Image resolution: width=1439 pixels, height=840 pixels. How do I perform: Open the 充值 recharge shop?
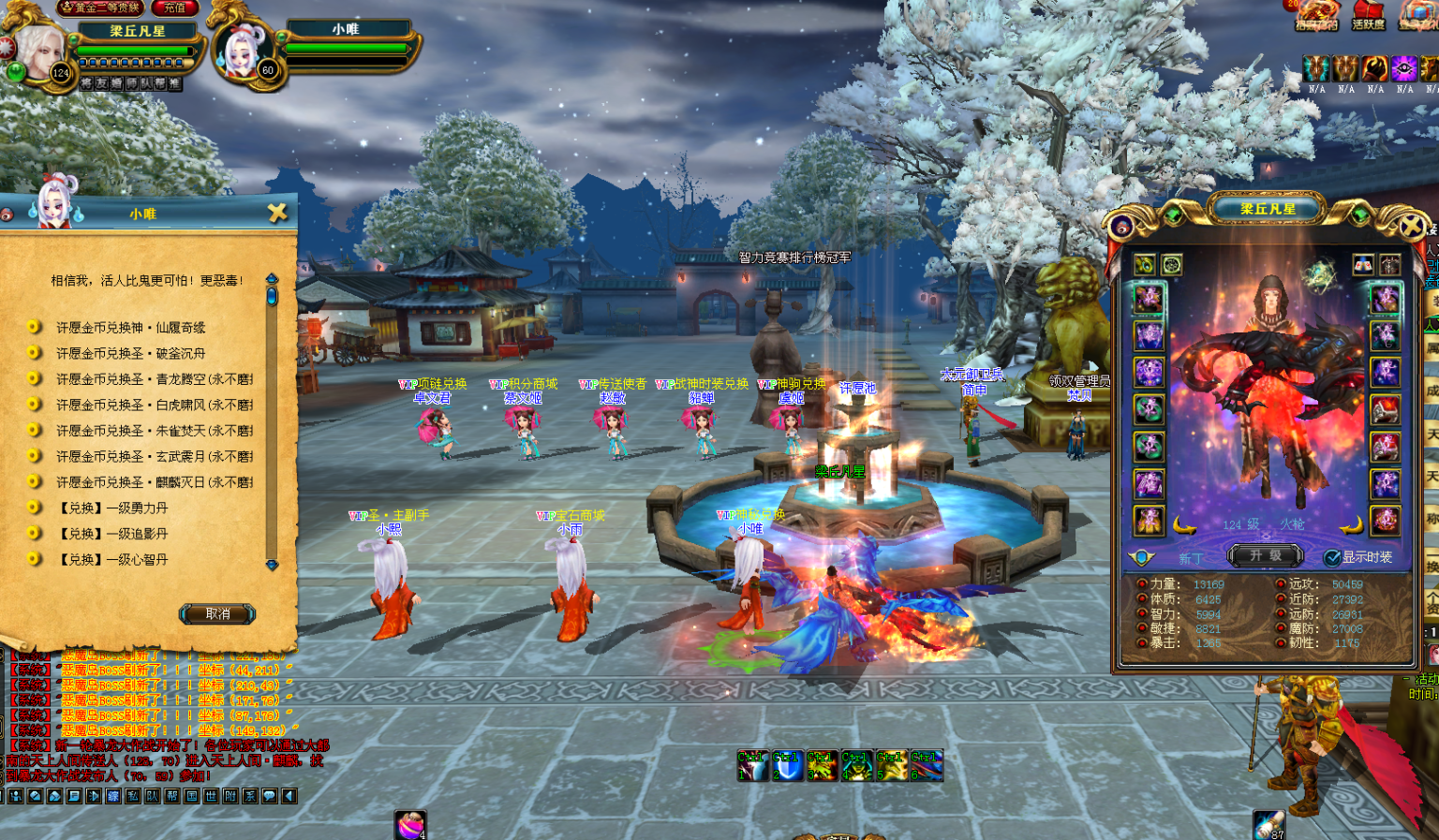click(175, 7)
